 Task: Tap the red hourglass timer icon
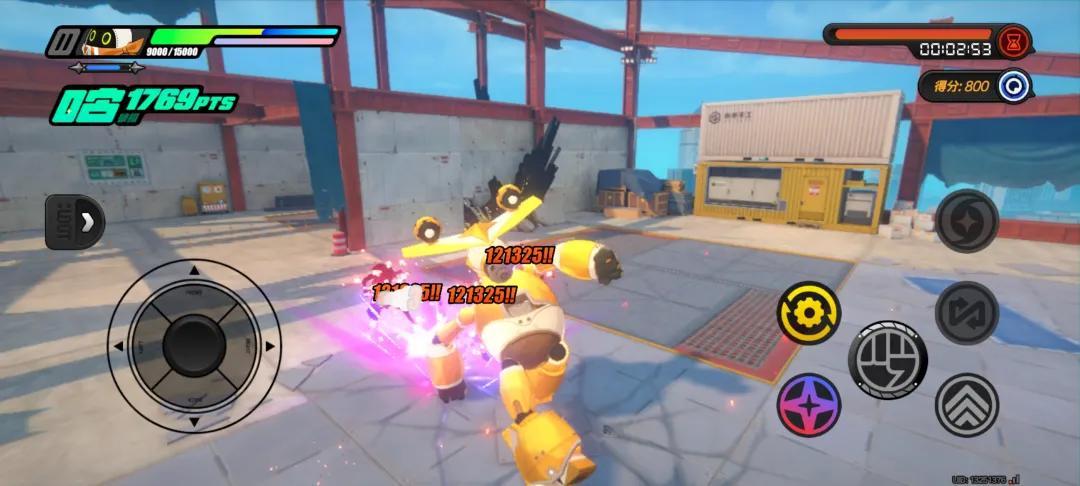pos(1015,43)
